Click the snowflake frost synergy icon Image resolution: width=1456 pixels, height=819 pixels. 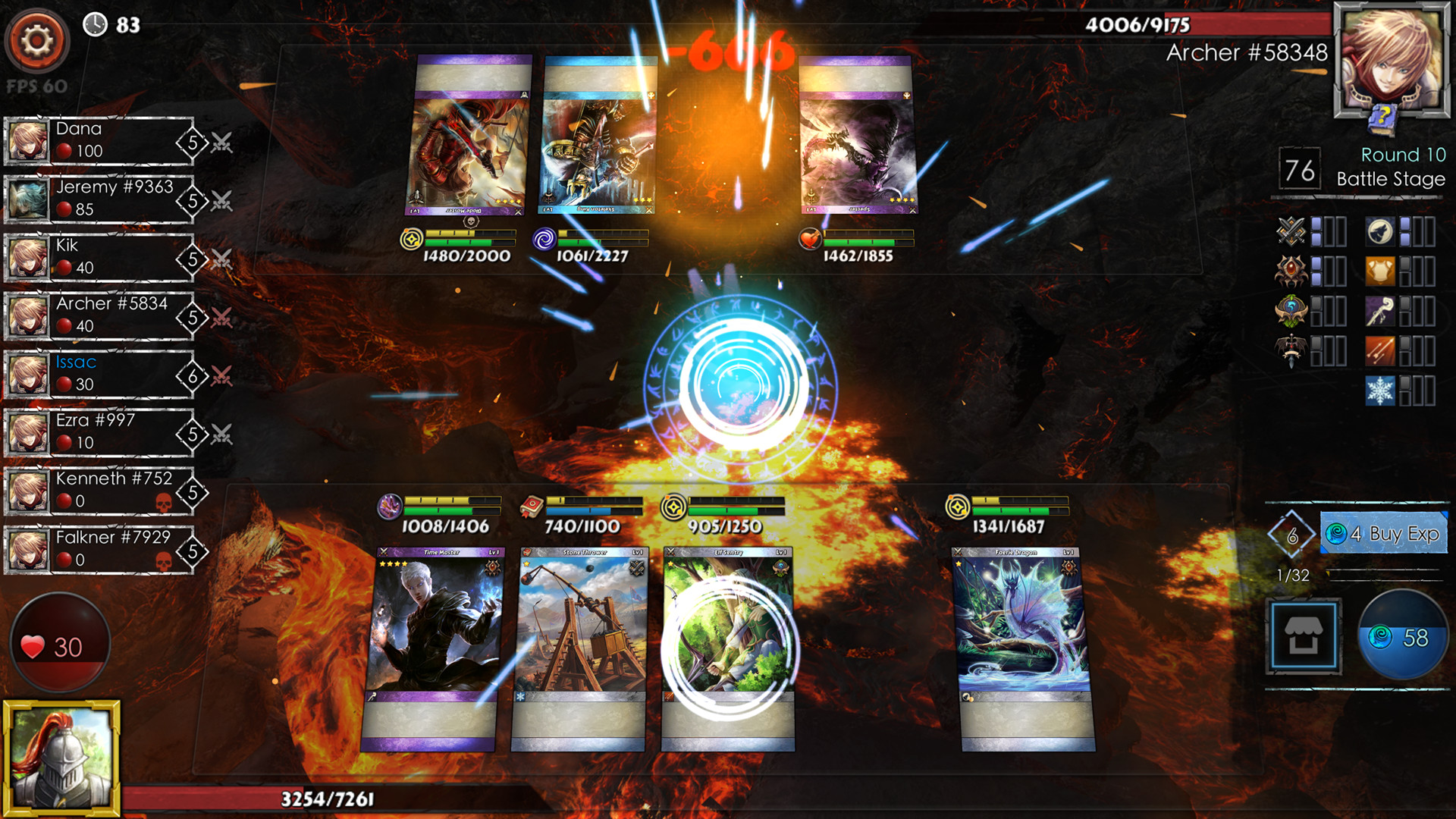pyautogui.click(x=1380, y=390)
